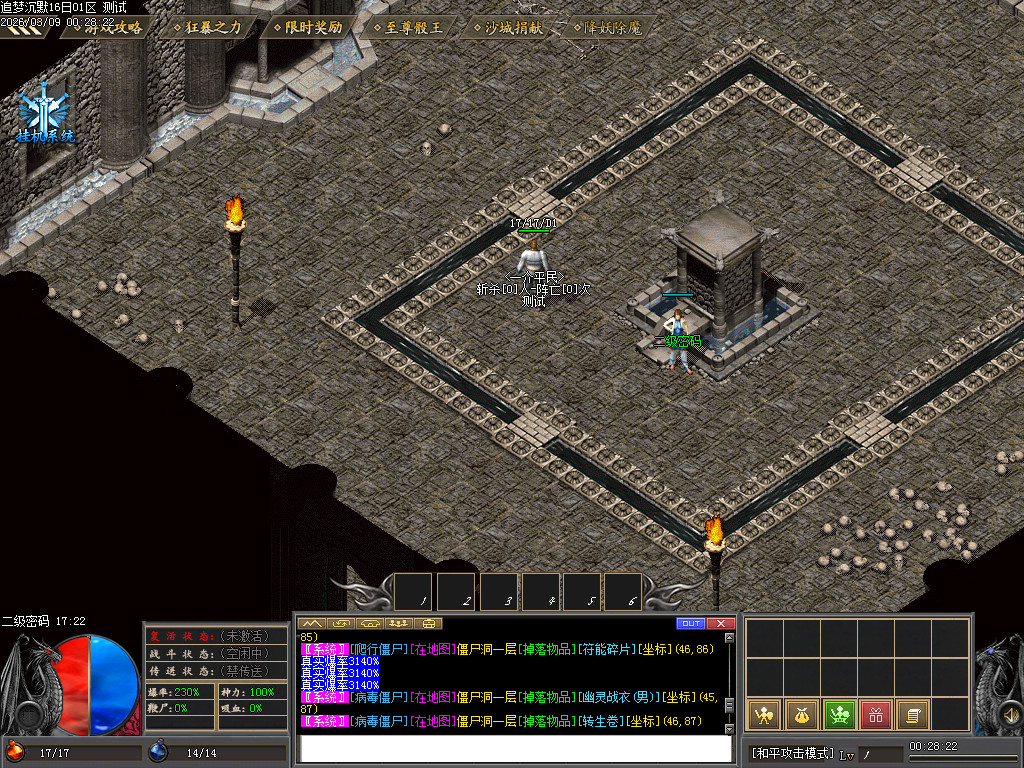This screenshot has width=1024, height=768.
Task: Open the 游戏攻略 game guide menu
Action: pyautogui.click(x=107, y=27)
